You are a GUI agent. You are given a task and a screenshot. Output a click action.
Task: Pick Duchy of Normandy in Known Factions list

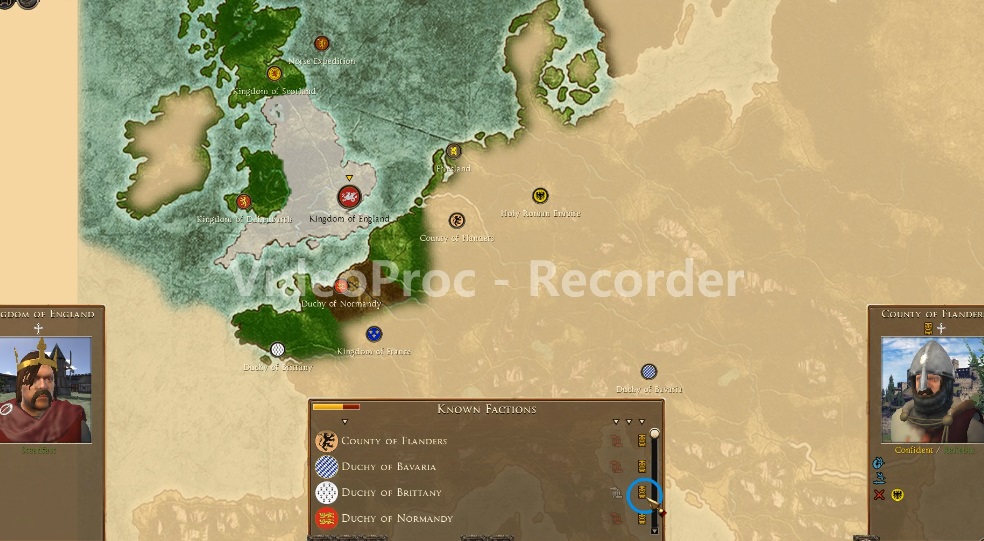[397, 519]
